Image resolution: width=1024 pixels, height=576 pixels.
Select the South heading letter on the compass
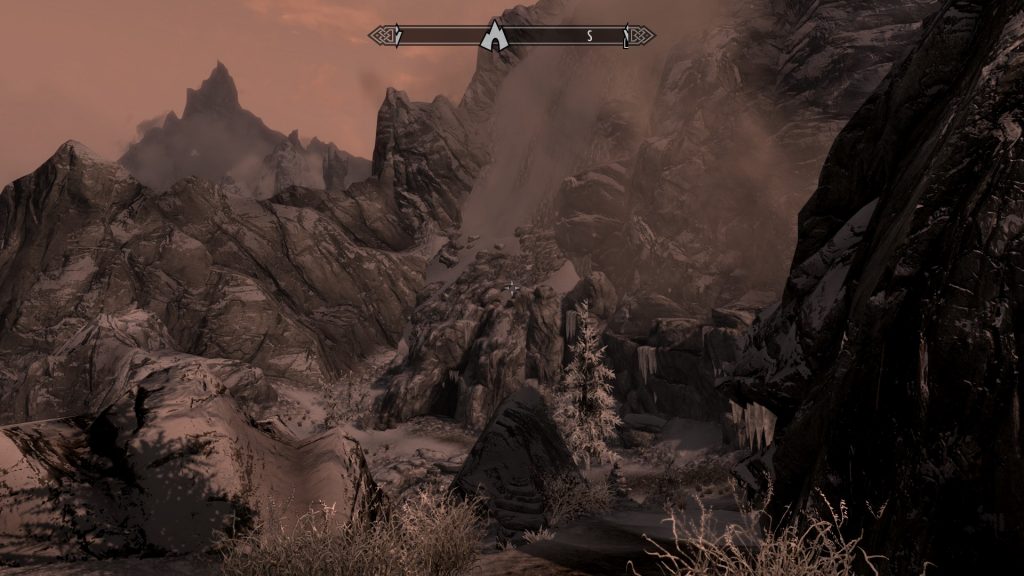click(x=590, y=37)
